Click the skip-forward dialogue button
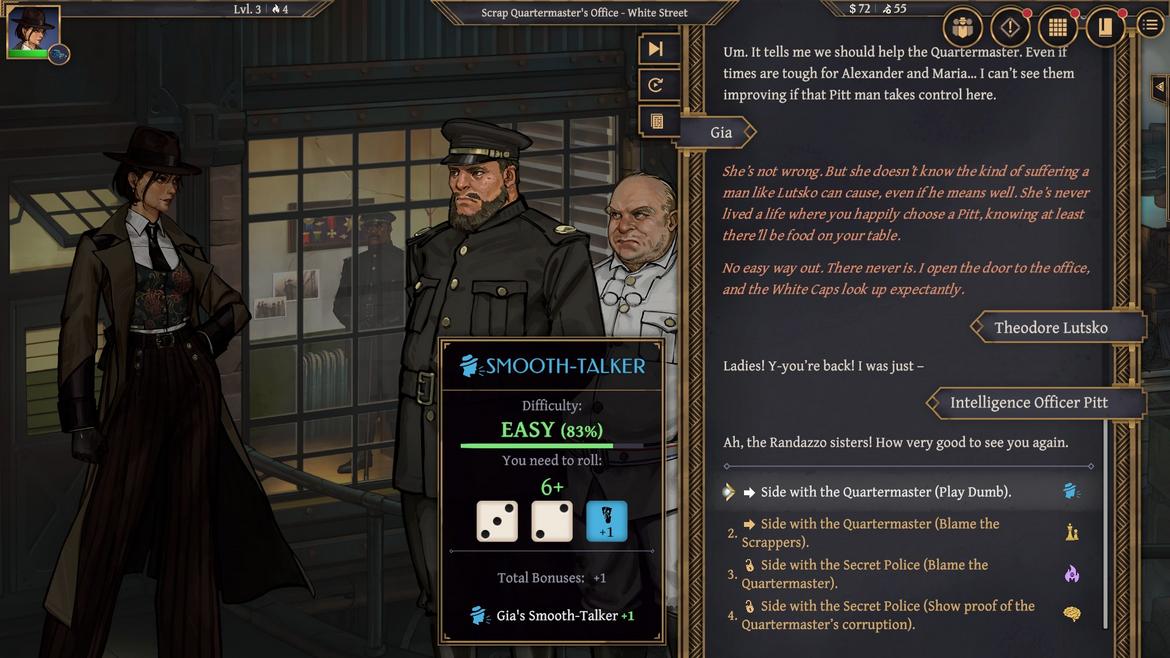Viewport: 1170px width, 658px height. click(x=656, y=49)
